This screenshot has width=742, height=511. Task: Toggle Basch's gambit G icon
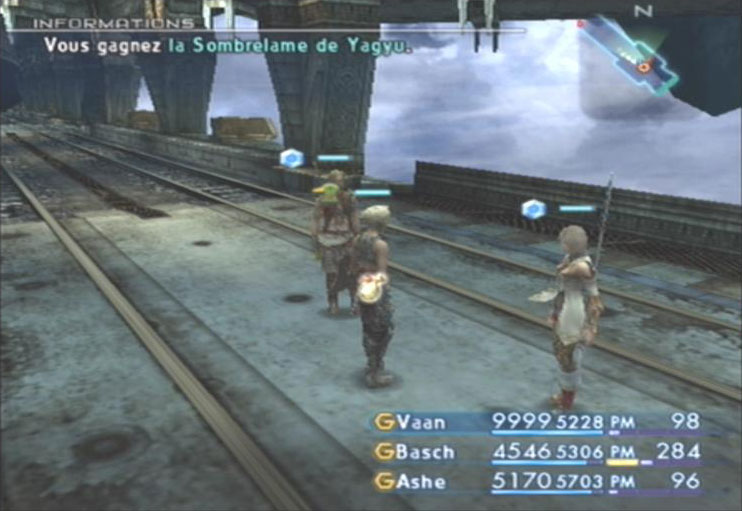382,452
